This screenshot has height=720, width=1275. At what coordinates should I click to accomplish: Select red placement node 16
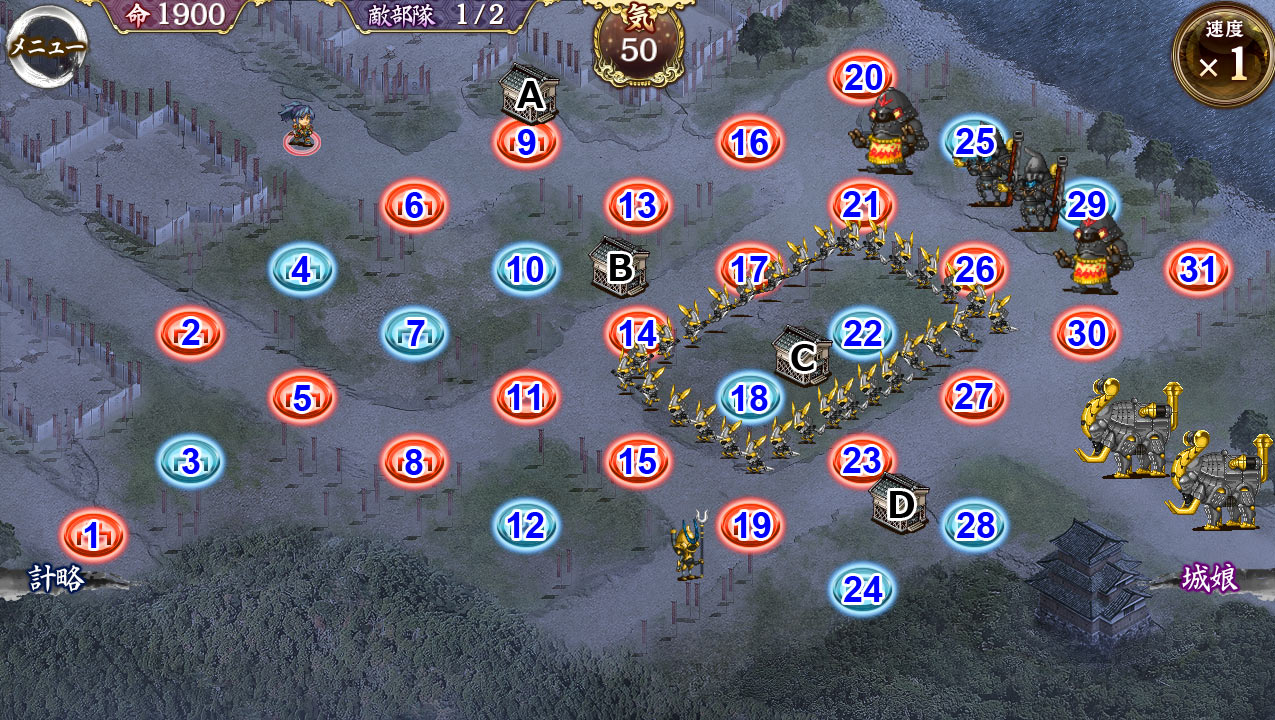[x=749, y=142]
